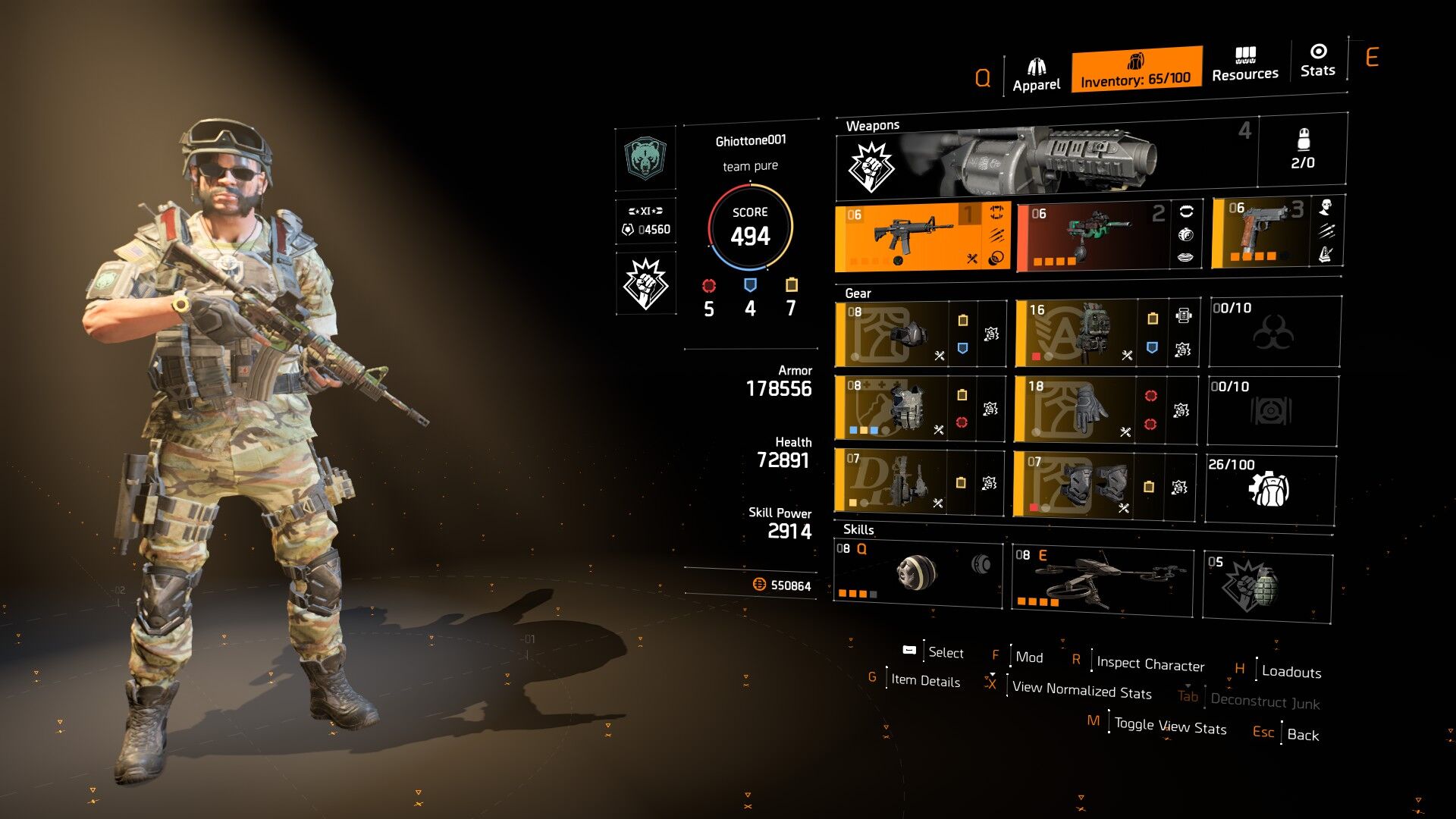Select the holster gear slot

890,482
